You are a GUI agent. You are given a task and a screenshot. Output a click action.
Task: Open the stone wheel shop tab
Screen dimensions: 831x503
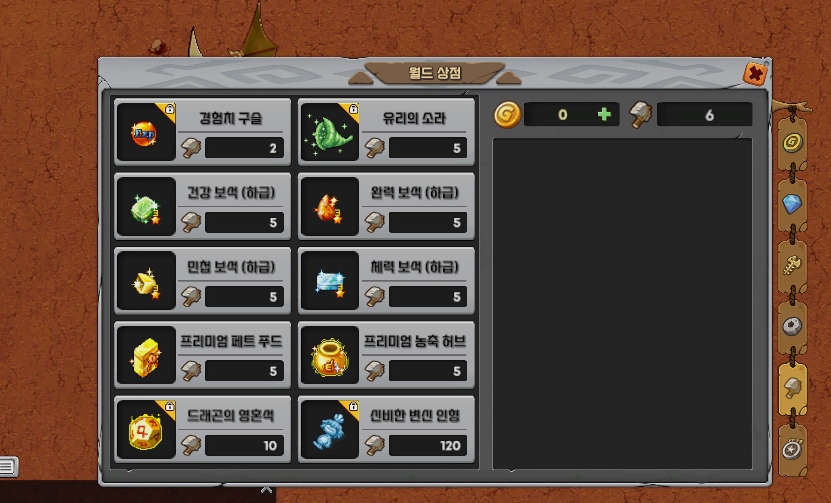point(792,326)
